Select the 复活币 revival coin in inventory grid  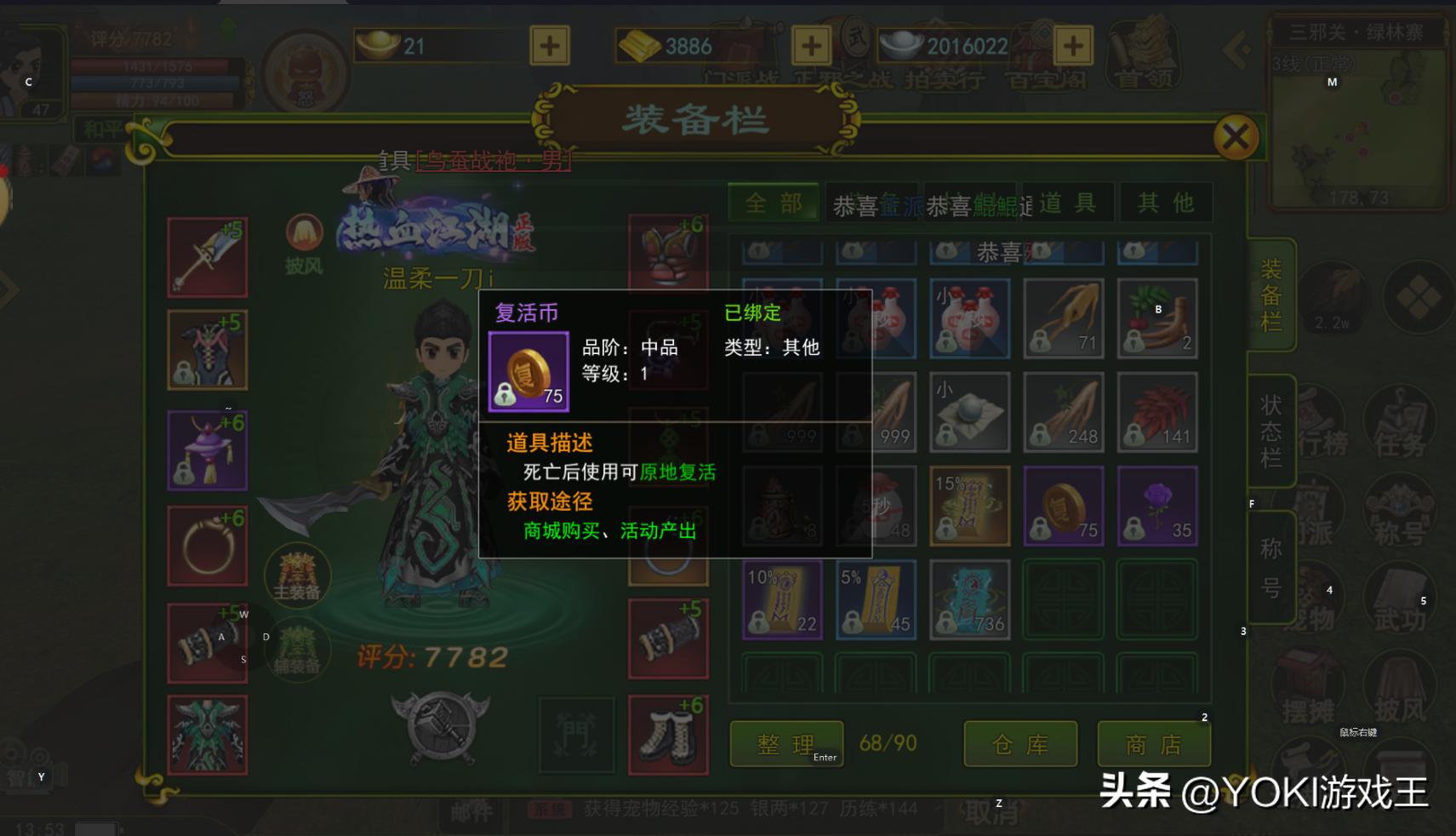point(1062,504)
